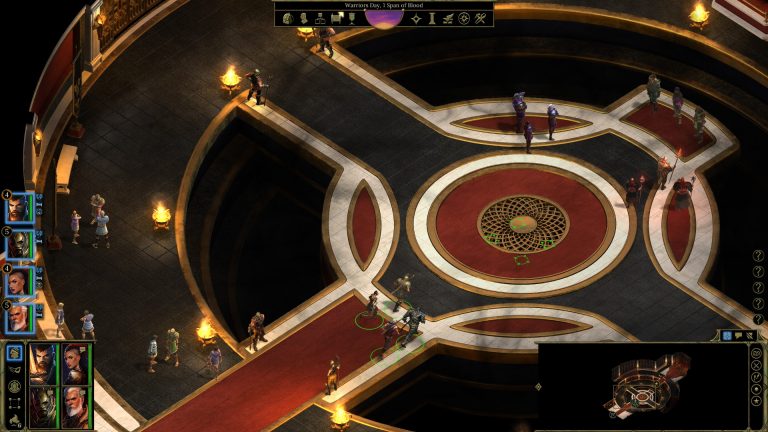Click the topmost question mark notification
768x432 pixels.
point(757,255)
